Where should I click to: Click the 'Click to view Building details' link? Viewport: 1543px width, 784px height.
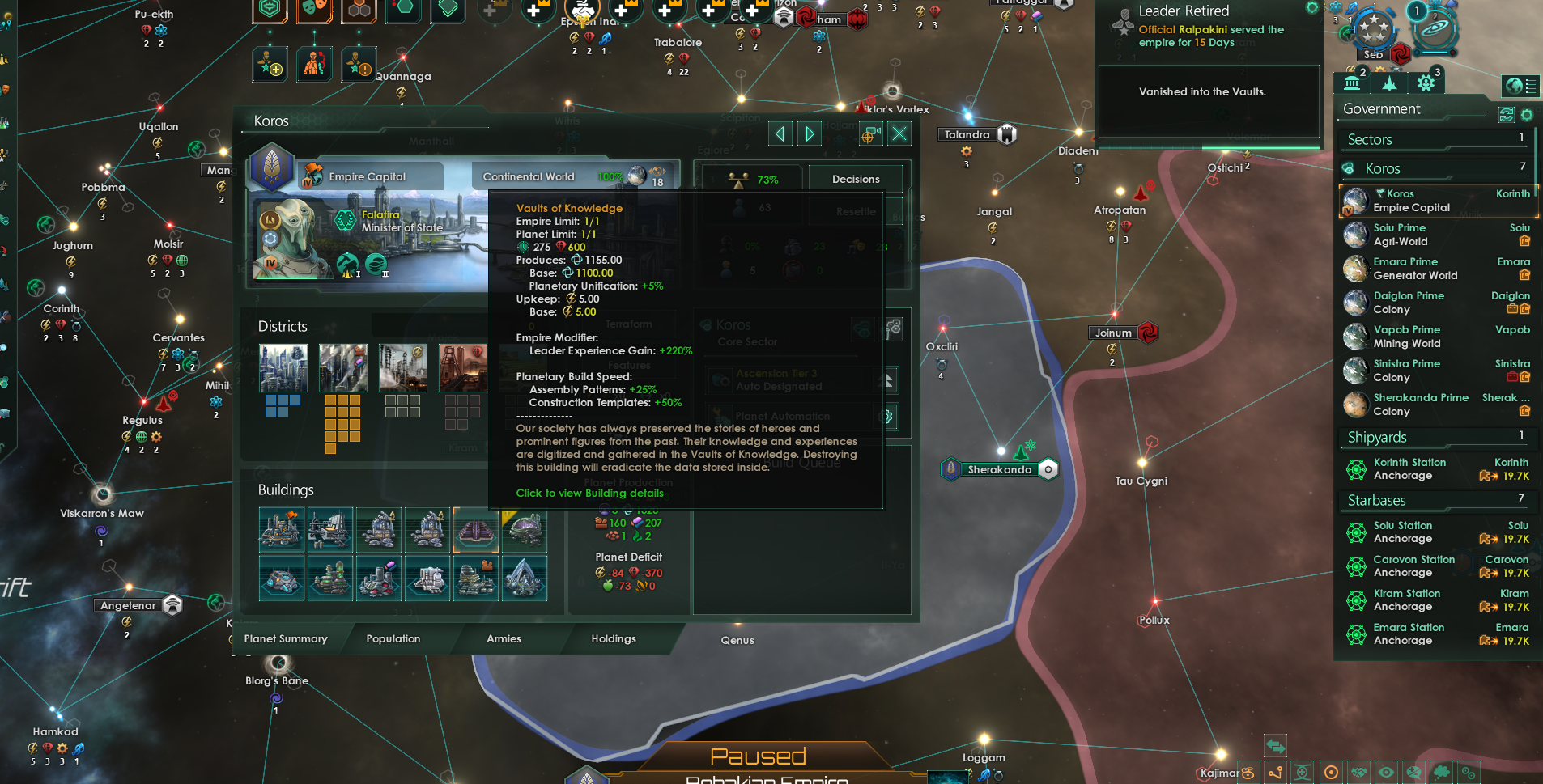589,493
